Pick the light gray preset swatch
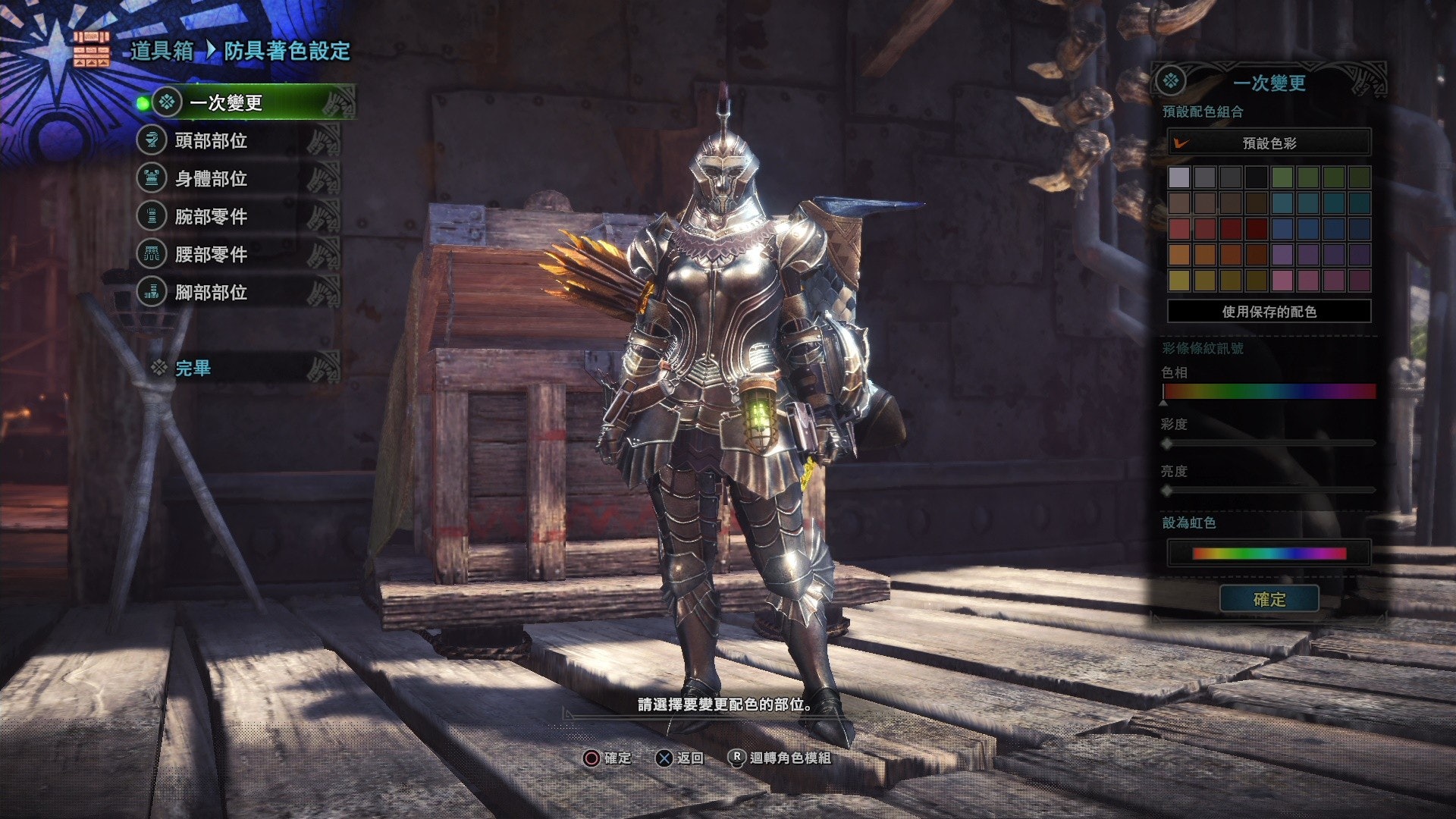Image resolution: width=1456 pixels, height=819 pixels. [x=1179, y=177]
